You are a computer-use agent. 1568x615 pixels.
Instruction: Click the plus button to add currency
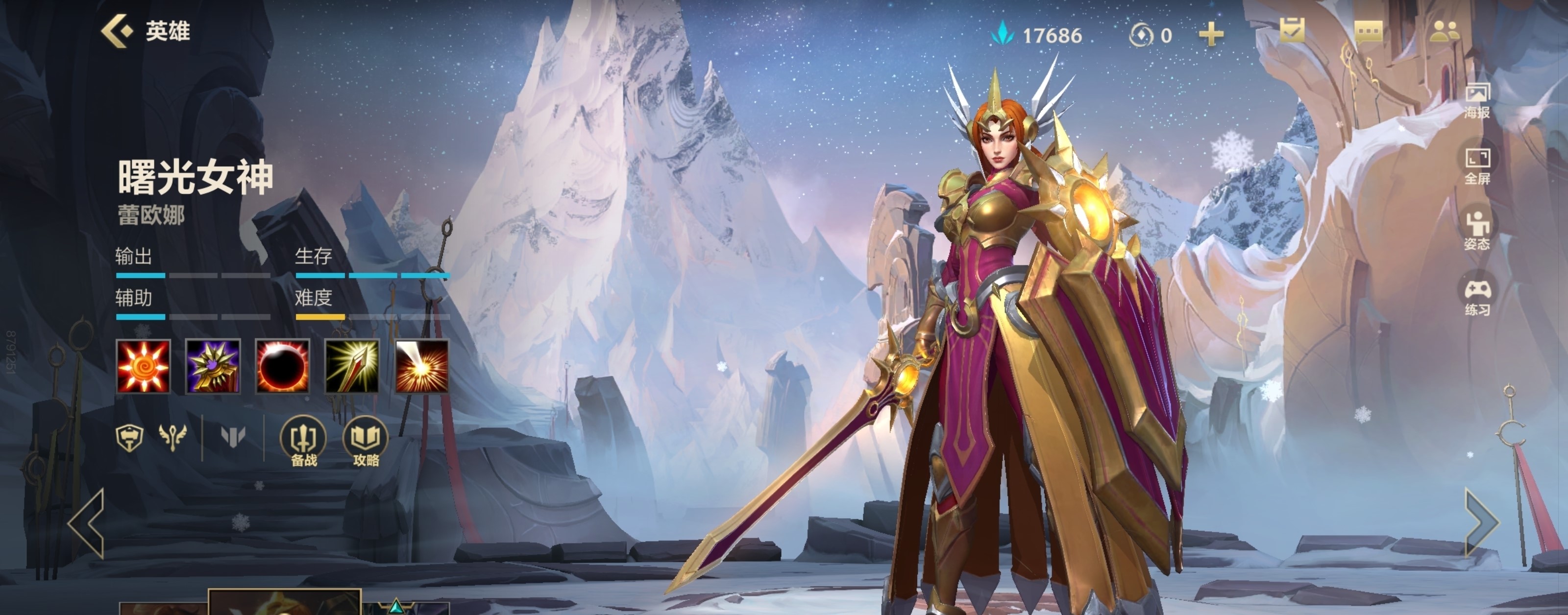[1211, 34]
